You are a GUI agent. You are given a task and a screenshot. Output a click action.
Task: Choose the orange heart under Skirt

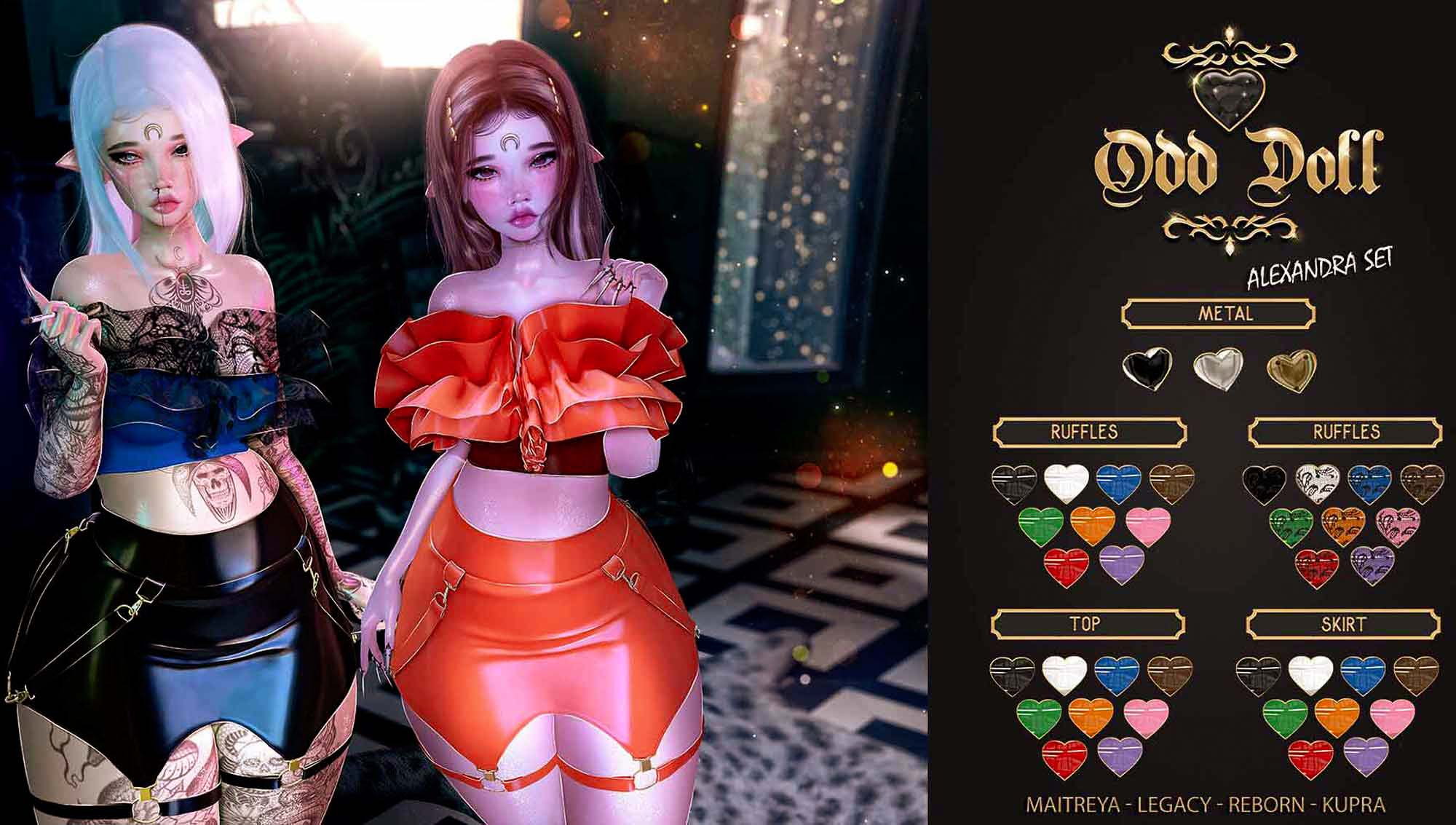coord(1338,718)
